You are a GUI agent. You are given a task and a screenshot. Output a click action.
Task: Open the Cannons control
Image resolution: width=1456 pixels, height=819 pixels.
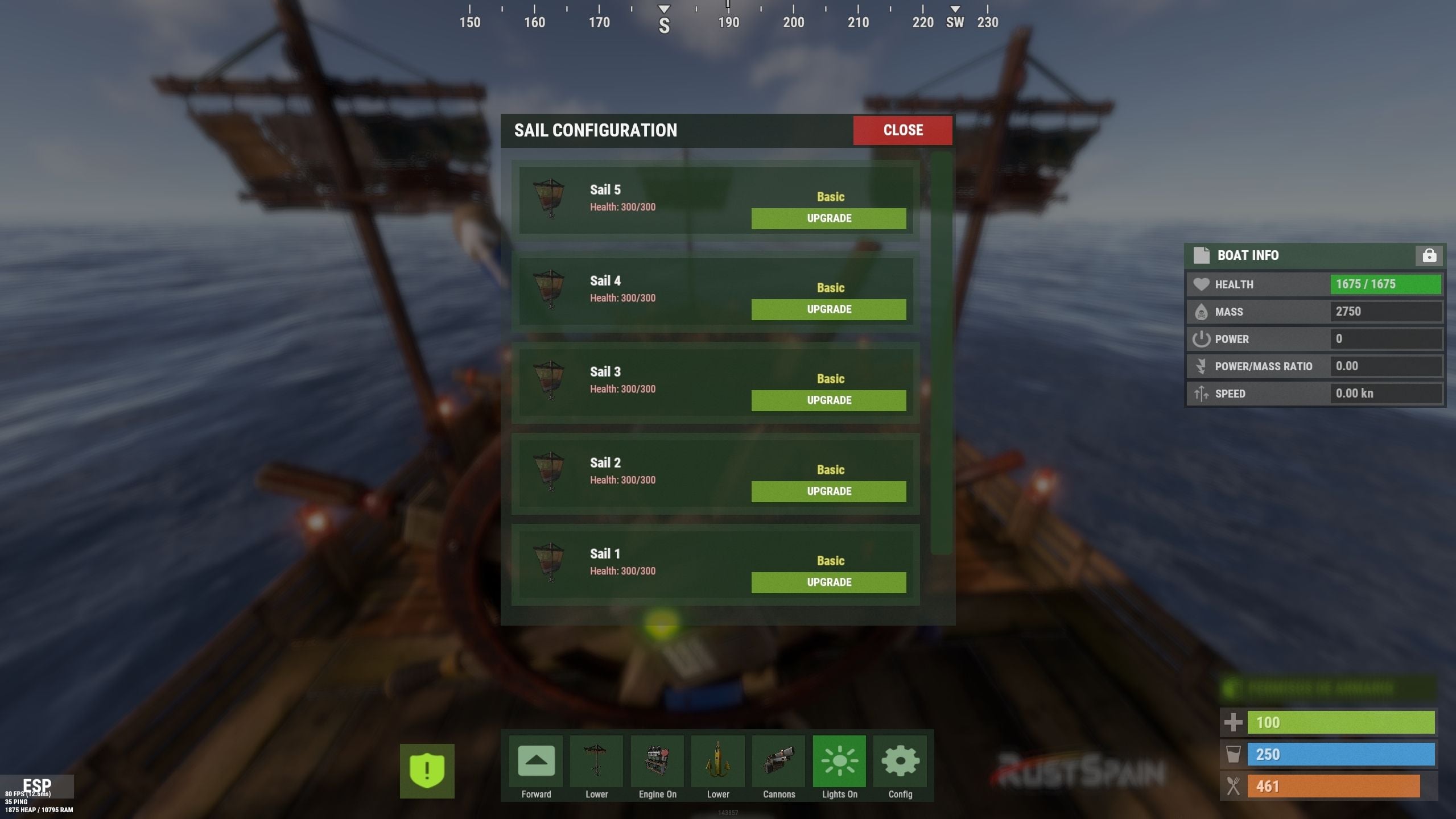point(778,762)
